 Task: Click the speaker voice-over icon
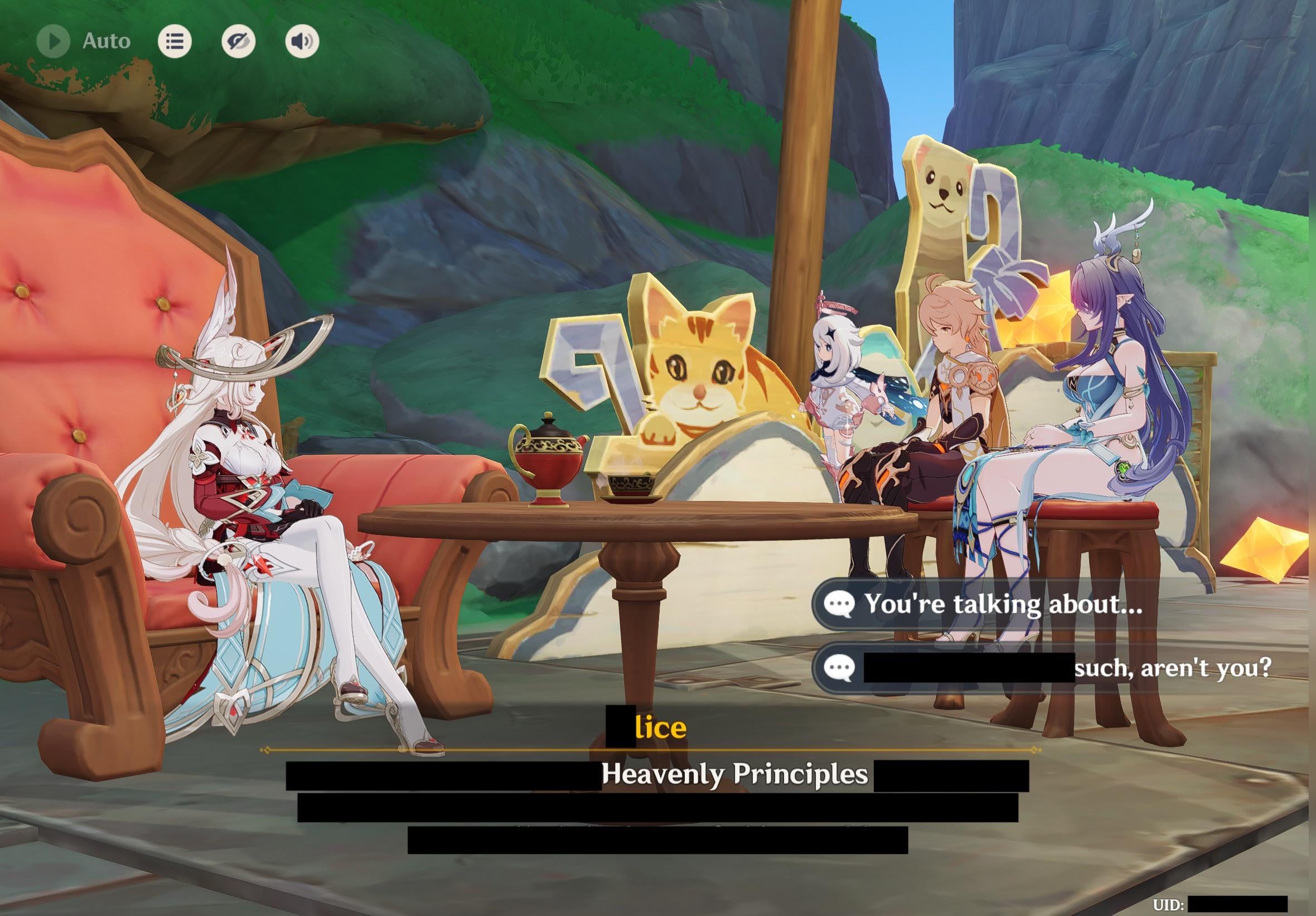point(302,41)
